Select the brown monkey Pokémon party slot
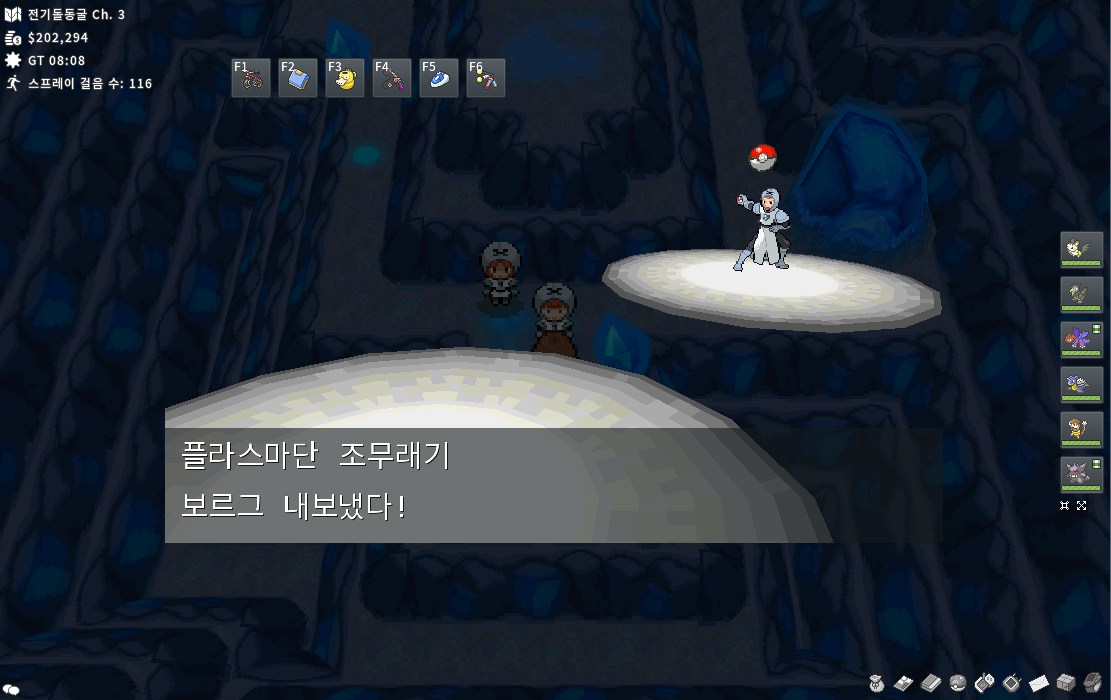 [1081, 430]
